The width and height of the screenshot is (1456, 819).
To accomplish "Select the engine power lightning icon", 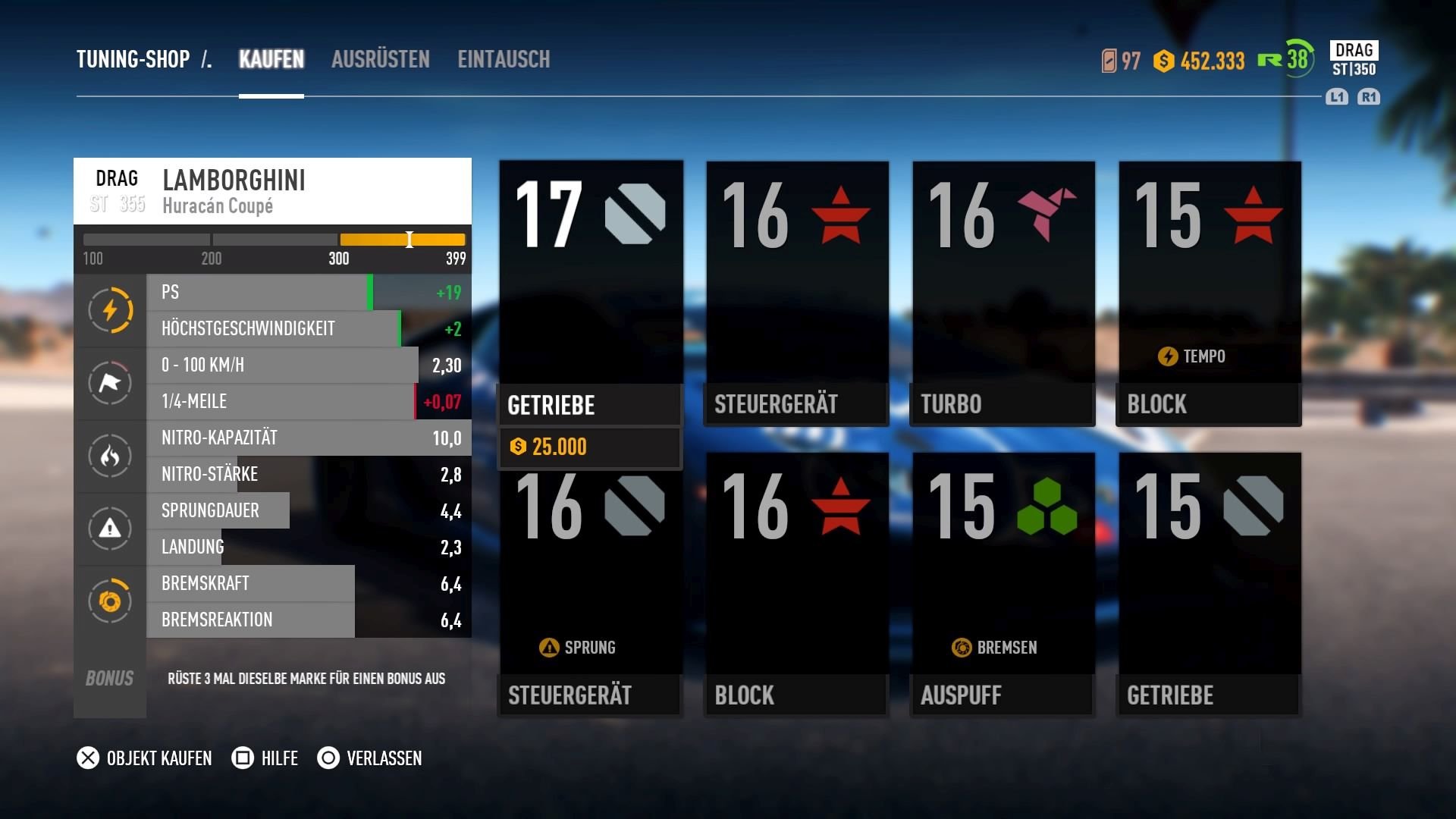I will [x=110, y=310].
